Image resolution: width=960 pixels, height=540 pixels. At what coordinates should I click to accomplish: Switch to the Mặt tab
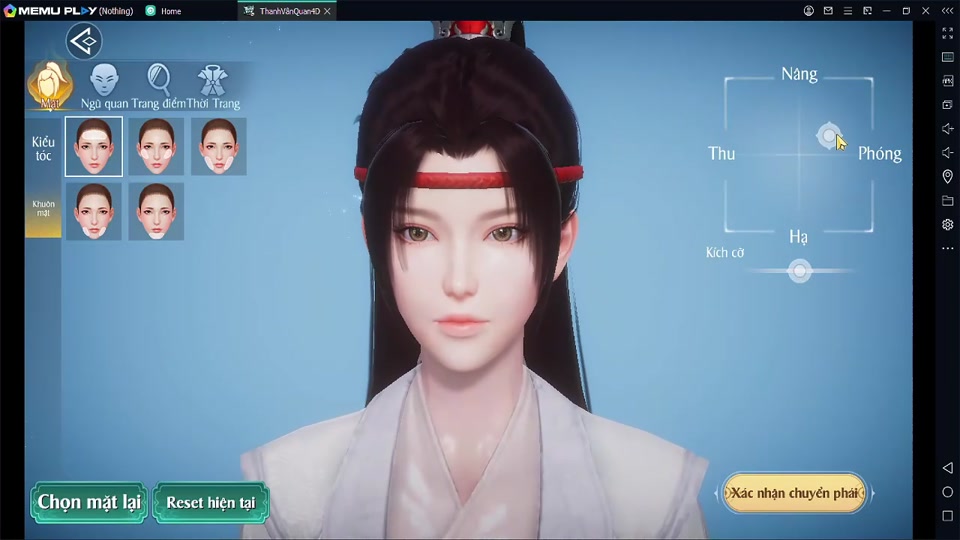(49, 85)
